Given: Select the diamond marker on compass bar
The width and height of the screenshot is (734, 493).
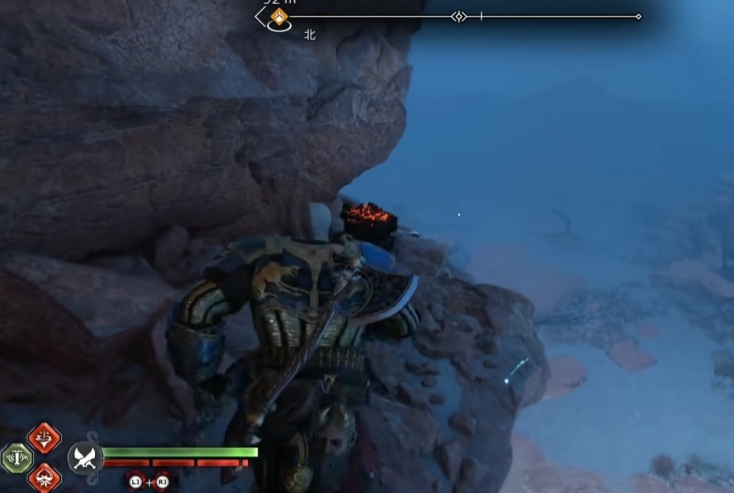Looking at the screenshot, I should tap(458, 17).
